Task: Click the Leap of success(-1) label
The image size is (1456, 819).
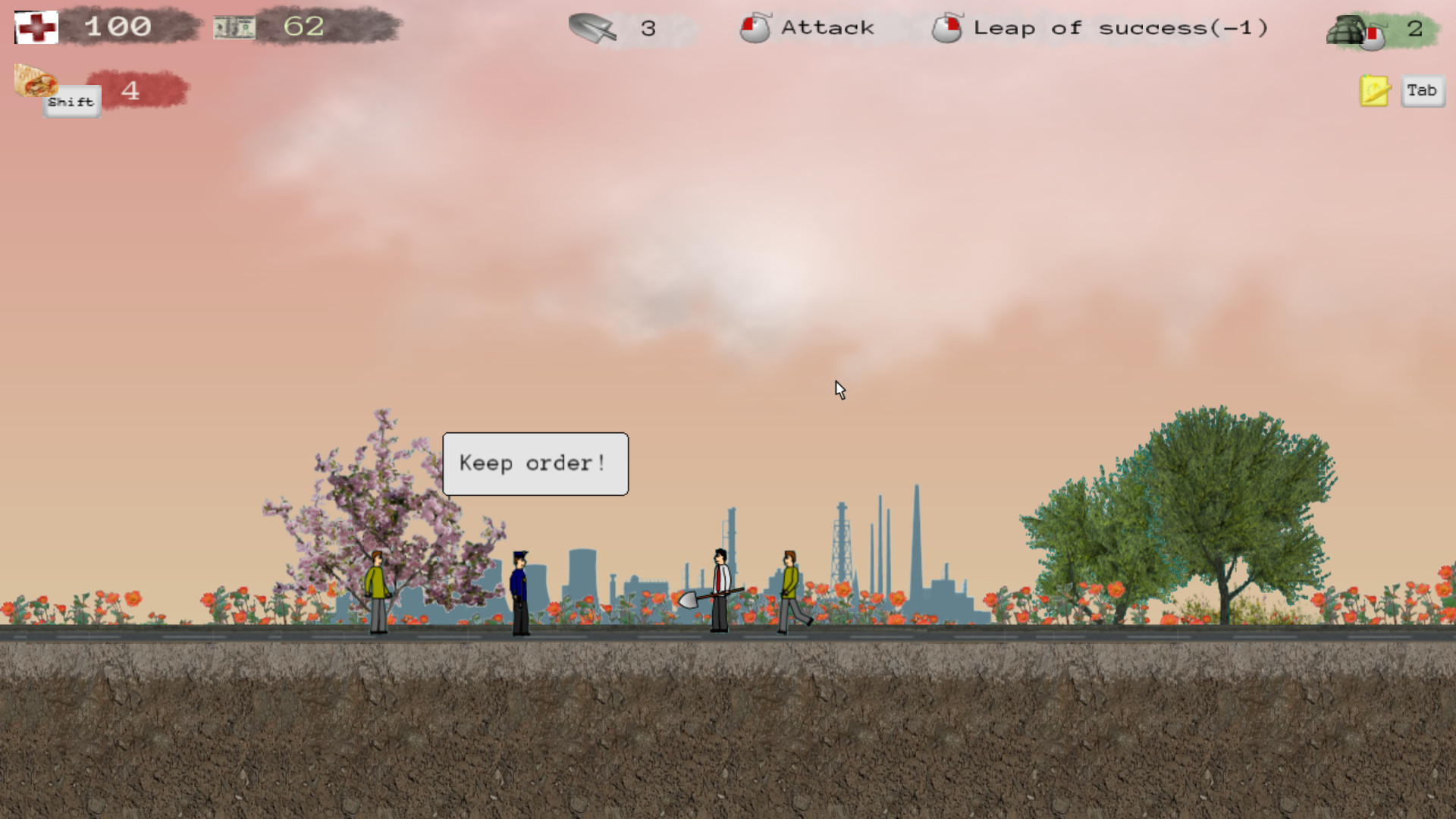Action: coord(1121,29)
